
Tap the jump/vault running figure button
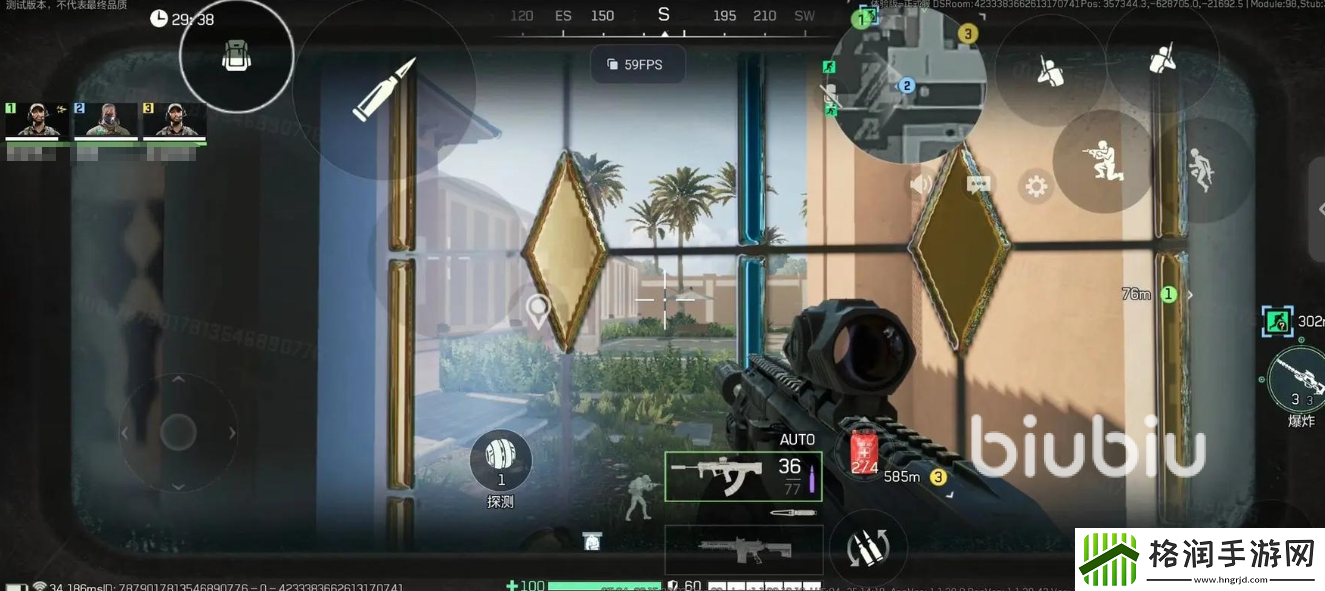pos(1202,170)
